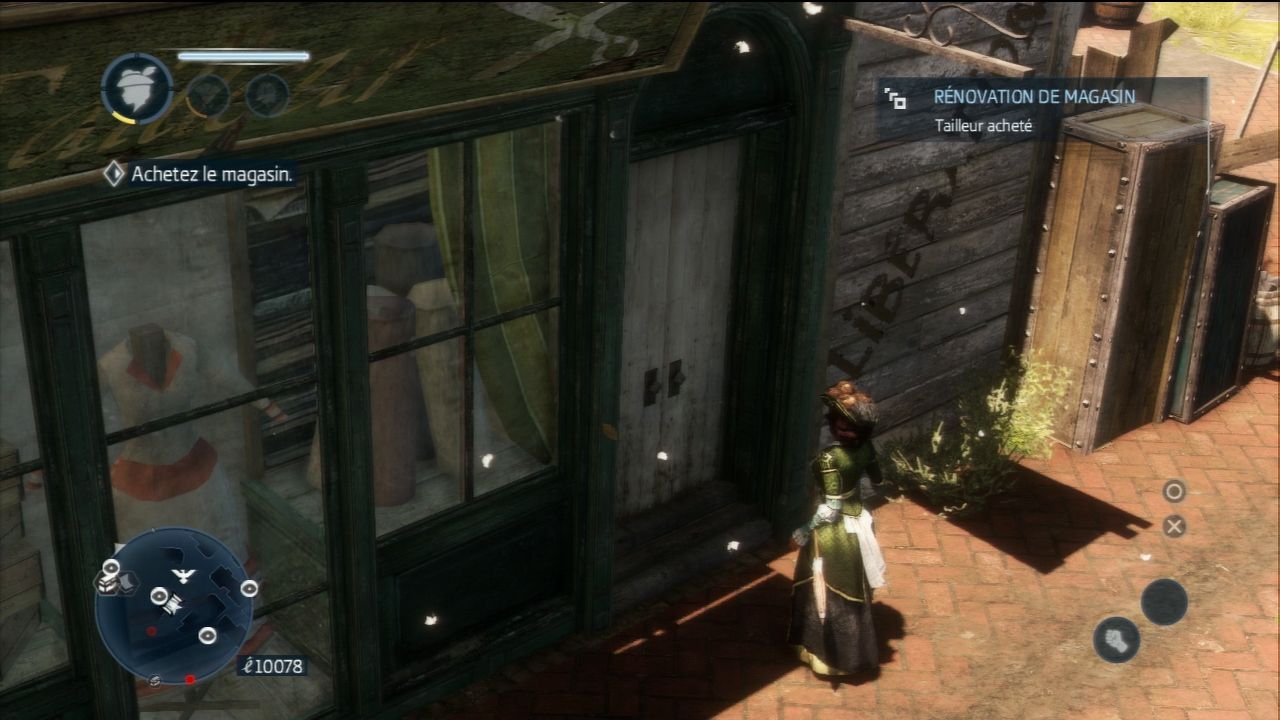Select the Lady persona hat icon

coord(137,89)
